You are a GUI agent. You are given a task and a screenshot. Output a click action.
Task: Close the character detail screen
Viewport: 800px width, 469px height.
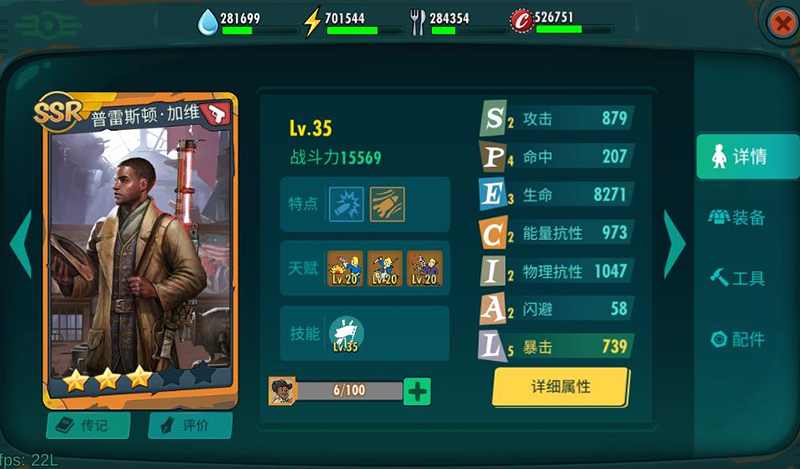click(780, 24)
